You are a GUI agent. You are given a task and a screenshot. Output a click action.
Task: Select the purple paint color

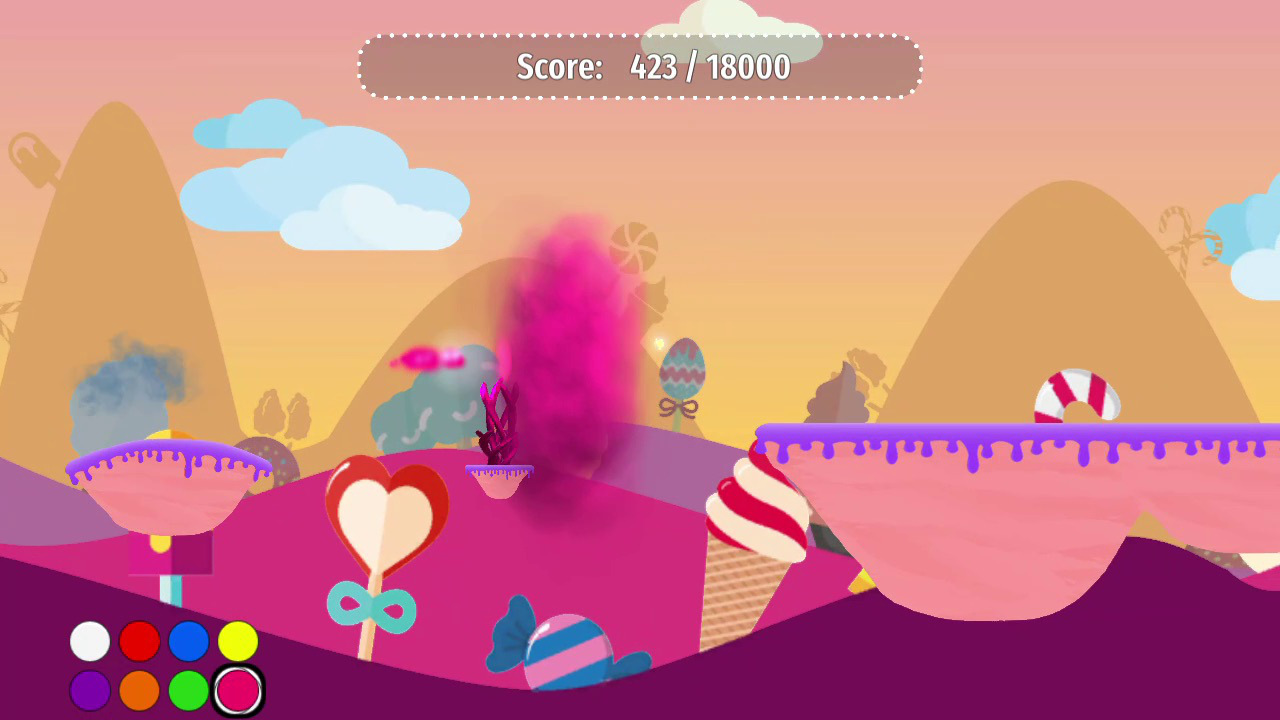[x=88, y=690]
